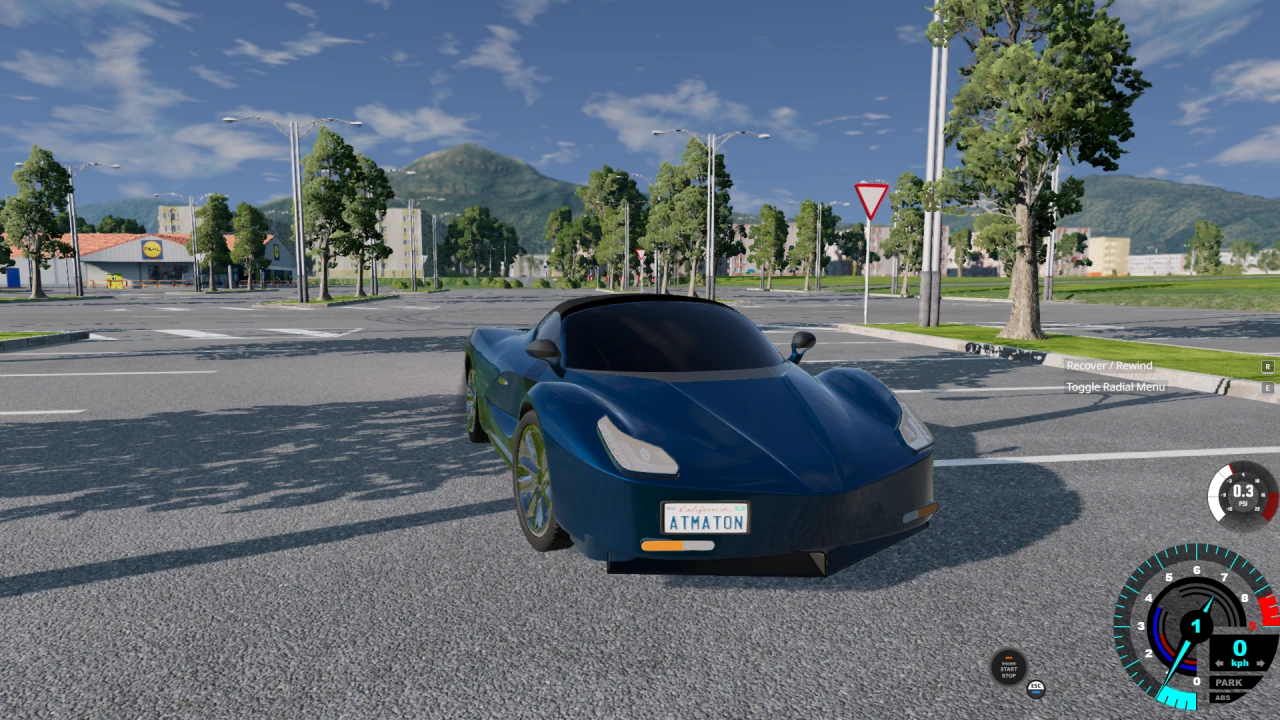Screen dimensions: 1280x720
Task: Click the cyan 0 kph speed readout
Action: 1238,649
